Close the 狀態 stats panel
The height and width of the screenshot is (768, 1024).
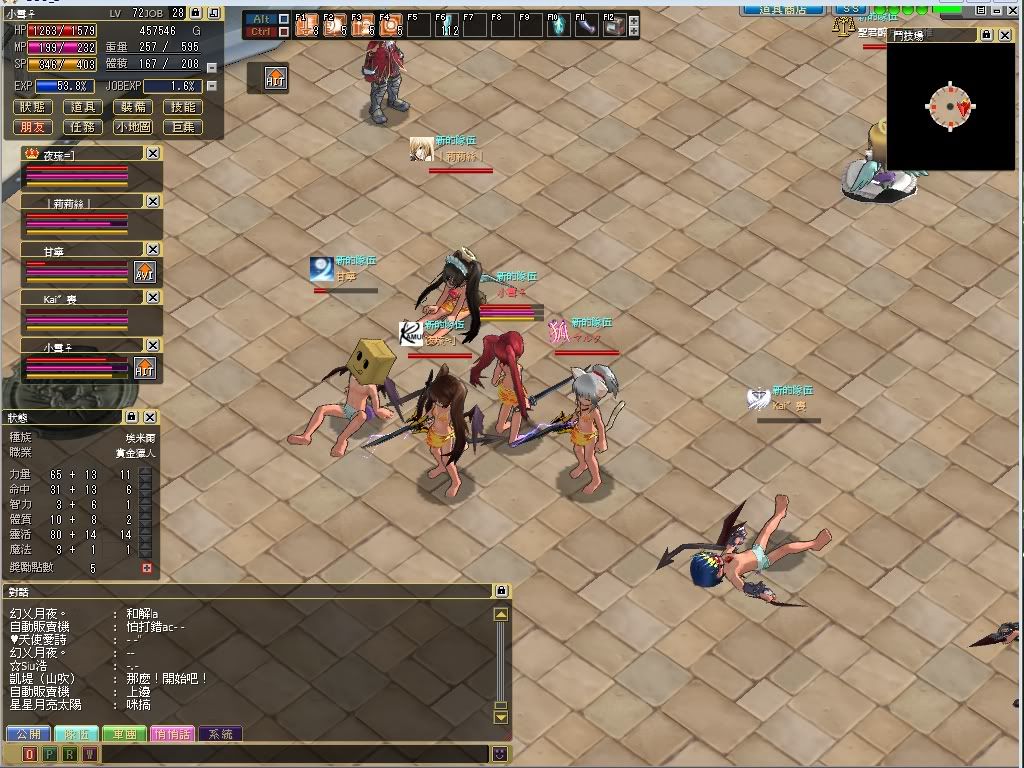coord(150,417)
